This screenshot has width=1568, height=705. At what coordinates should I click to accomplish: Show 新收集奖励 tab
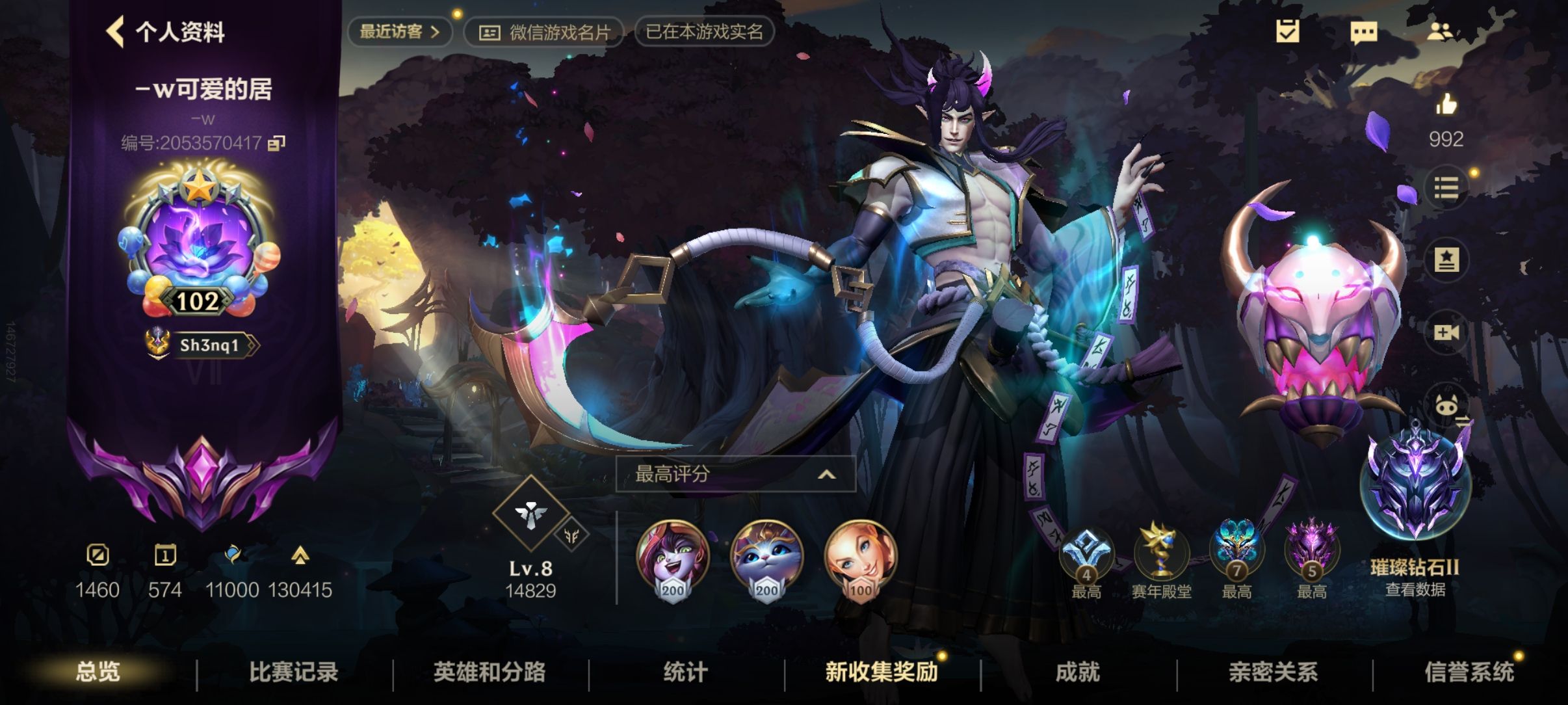click(x=882, y=672)
